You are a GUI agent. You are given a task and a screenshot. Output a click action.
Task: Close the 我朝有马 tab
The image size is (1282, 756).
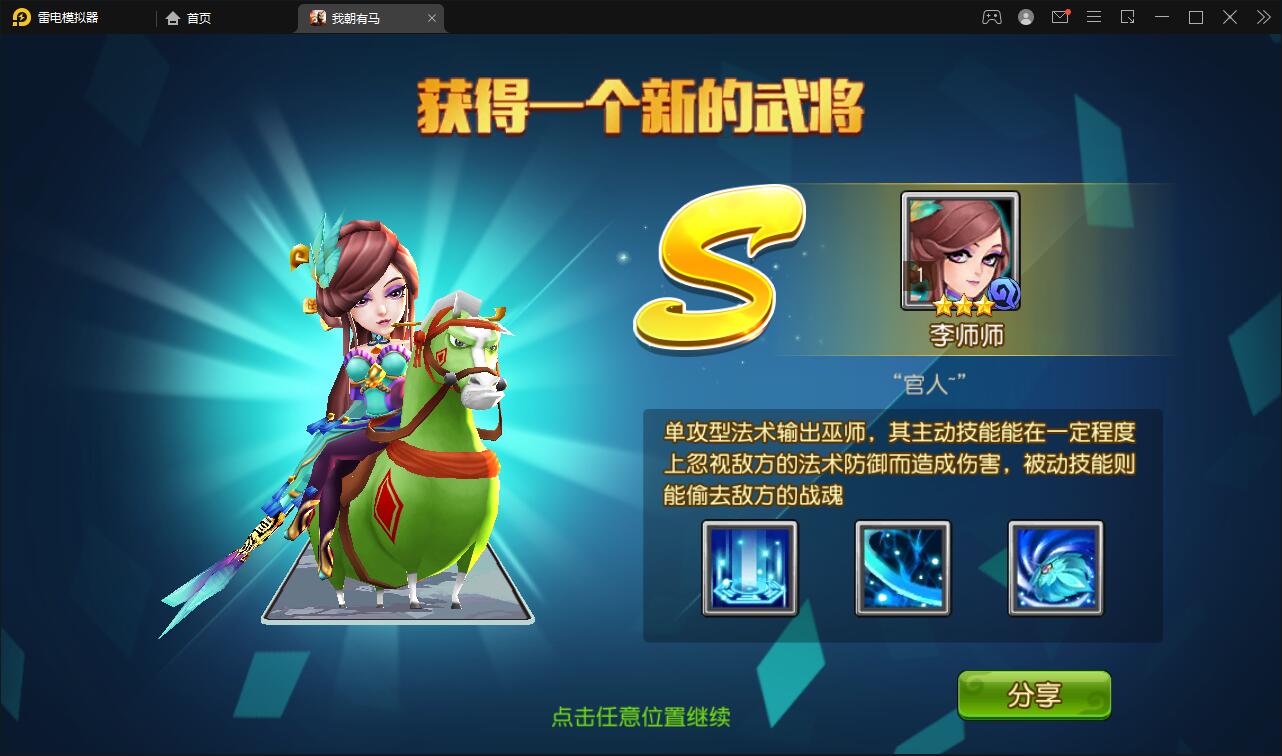pos(431,17)
